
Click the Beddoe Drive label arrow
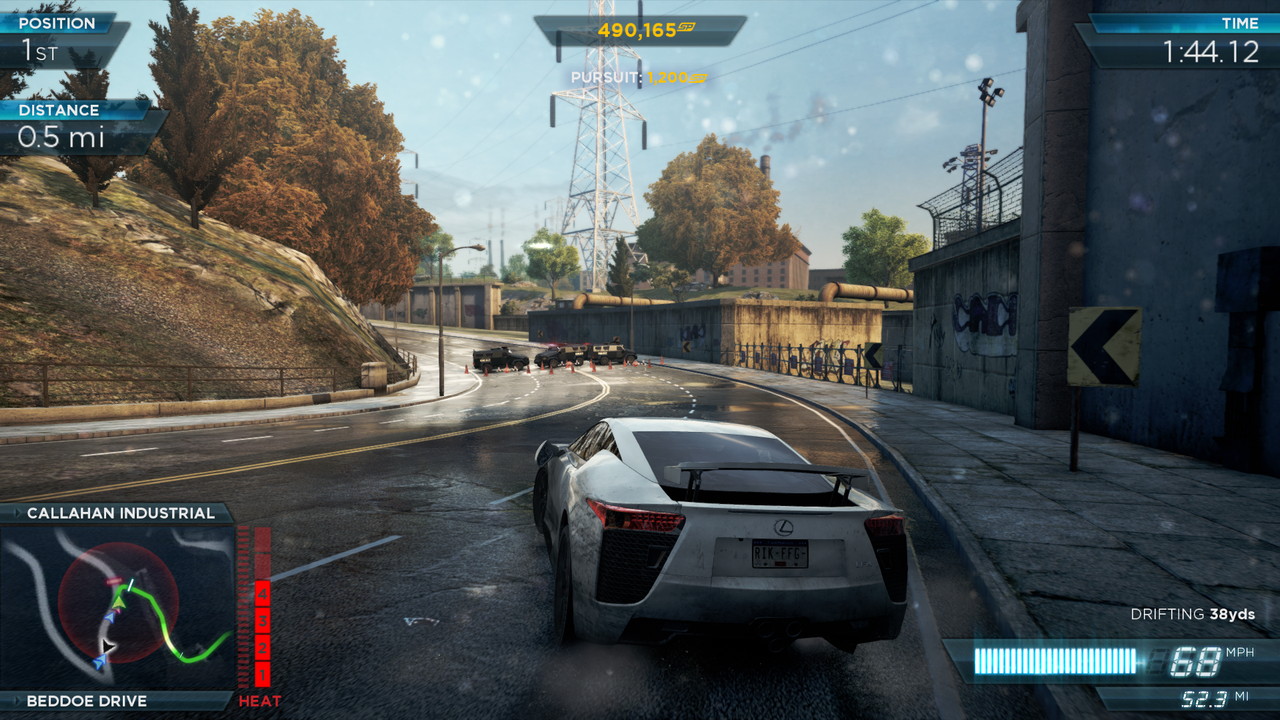click(x=17, y=700)
